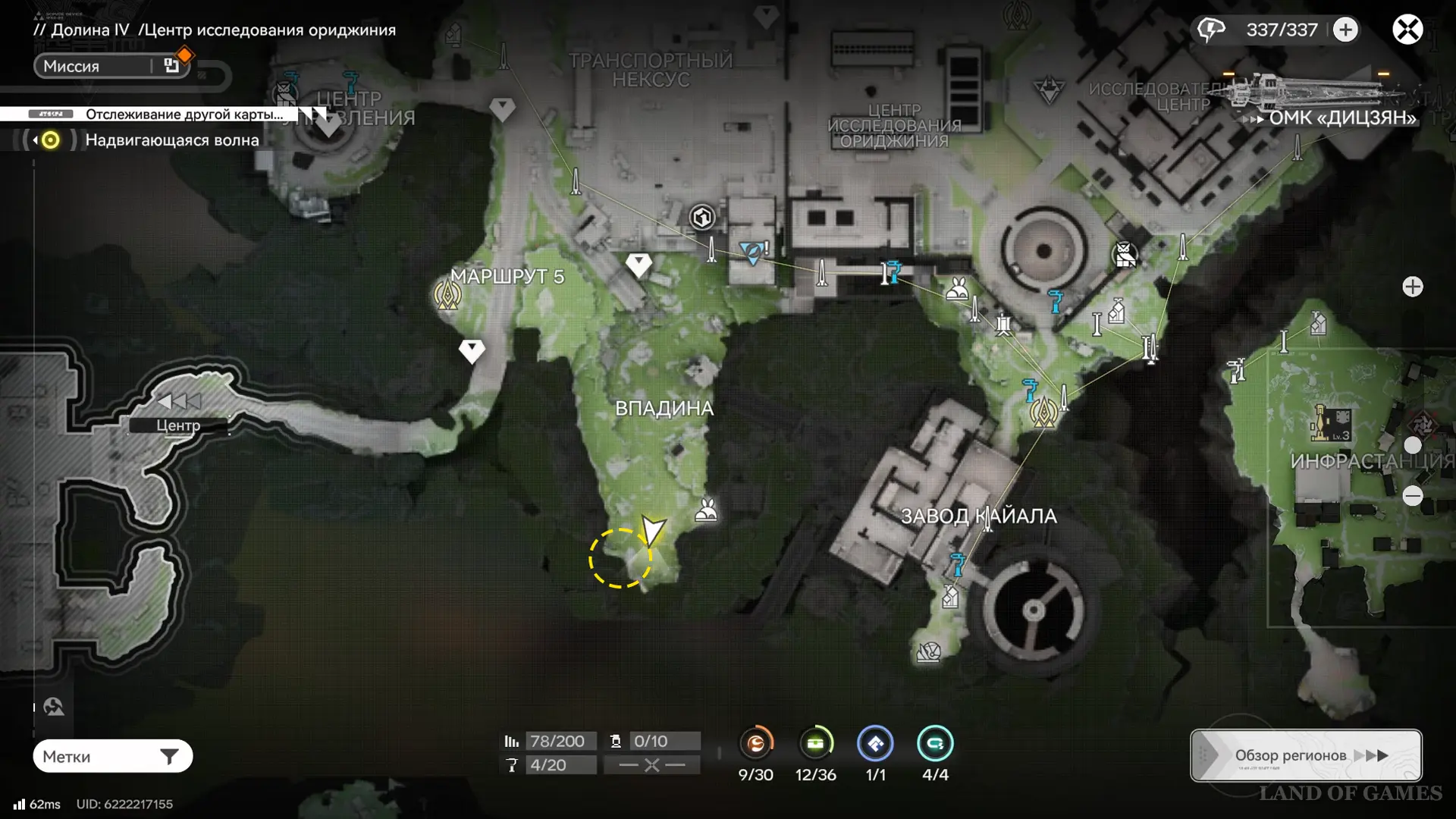
Task: Open the Метки marker filter
Action: coord(112,756)
